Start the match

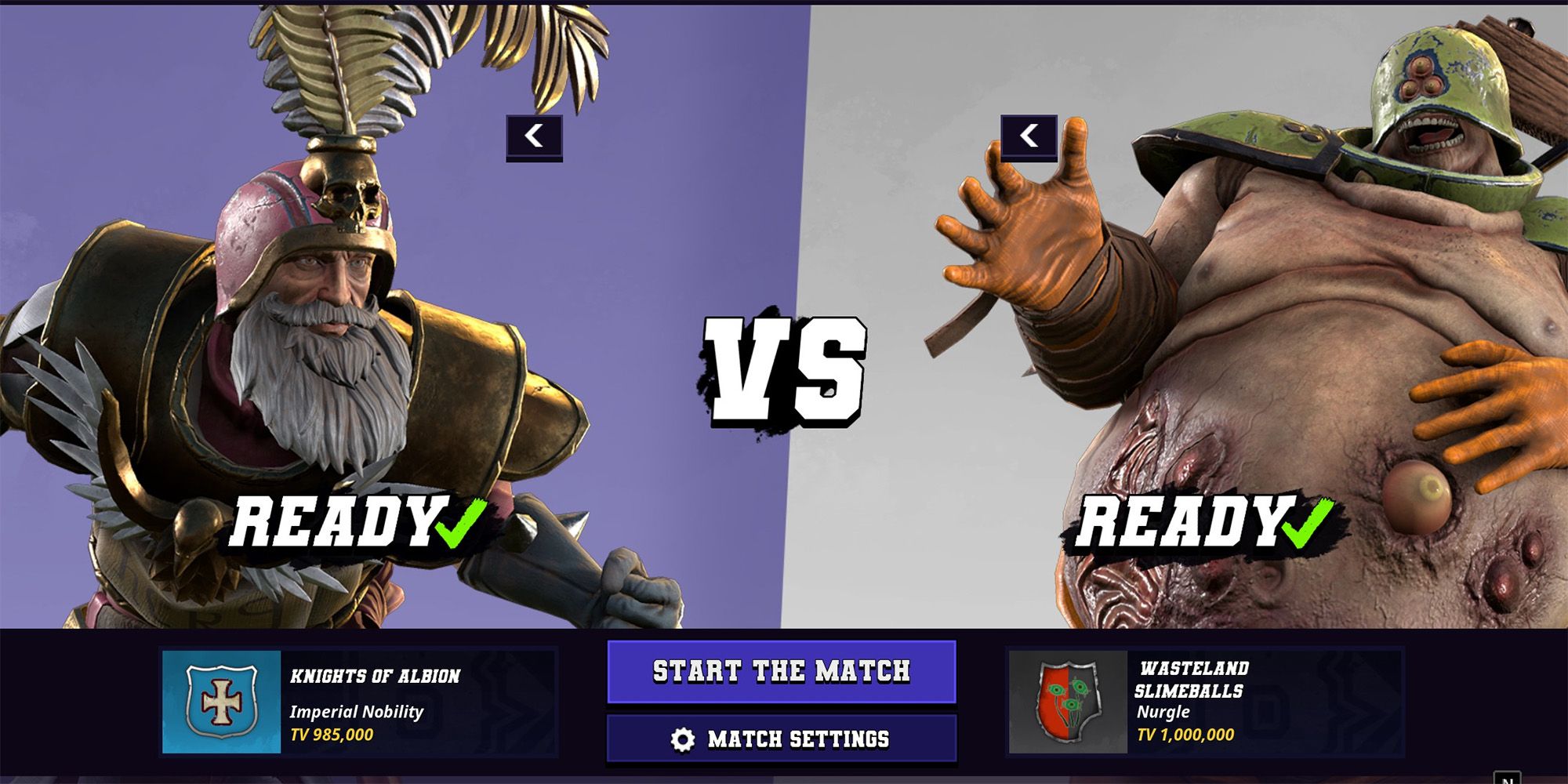[x=782, y=671]
